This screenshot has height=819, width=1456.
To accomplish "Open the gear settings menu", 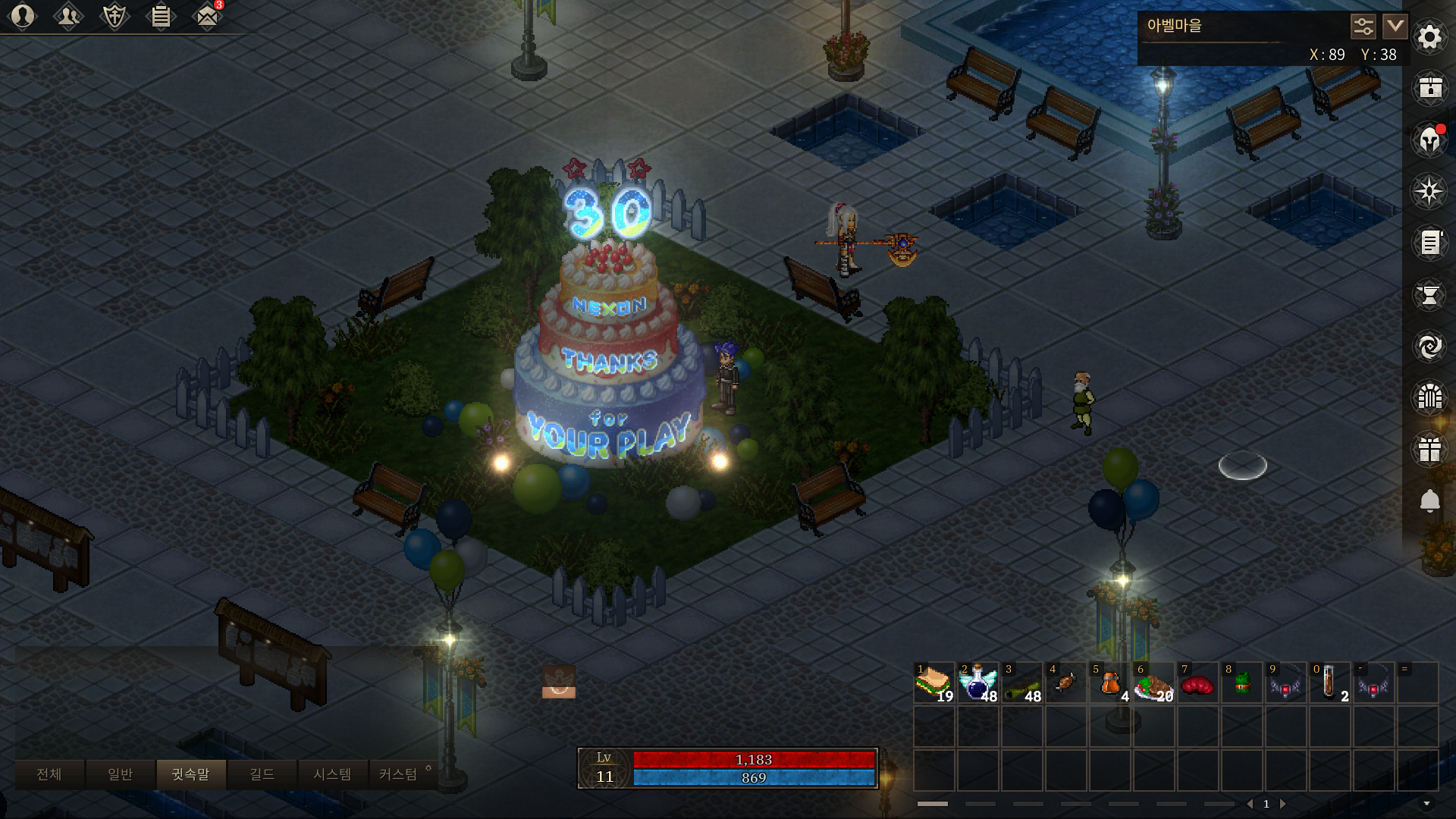I will [x=1429, y=36].
